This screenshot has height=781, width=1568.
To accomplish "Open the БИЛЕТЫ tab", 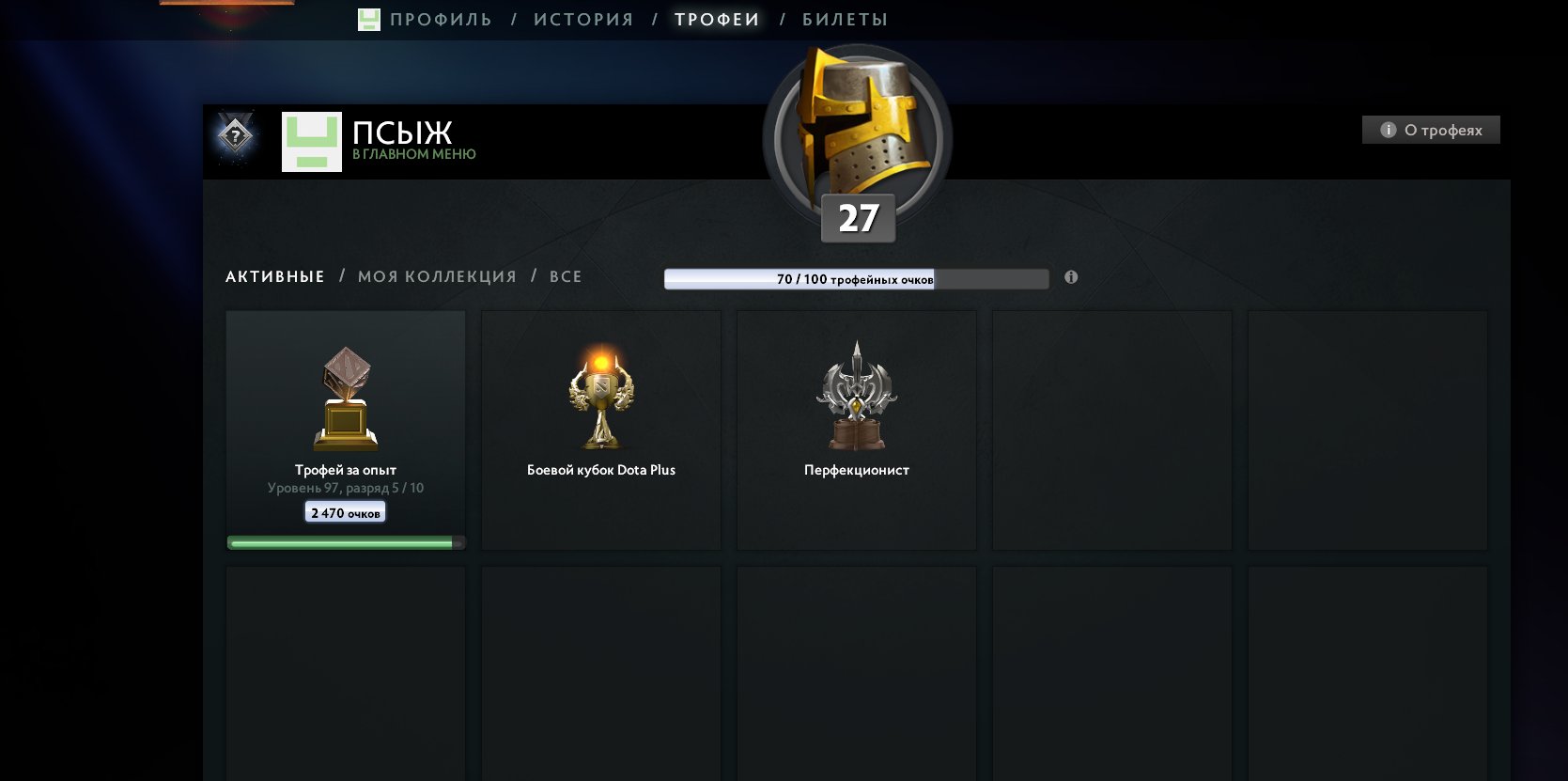I will click(844, 18).
